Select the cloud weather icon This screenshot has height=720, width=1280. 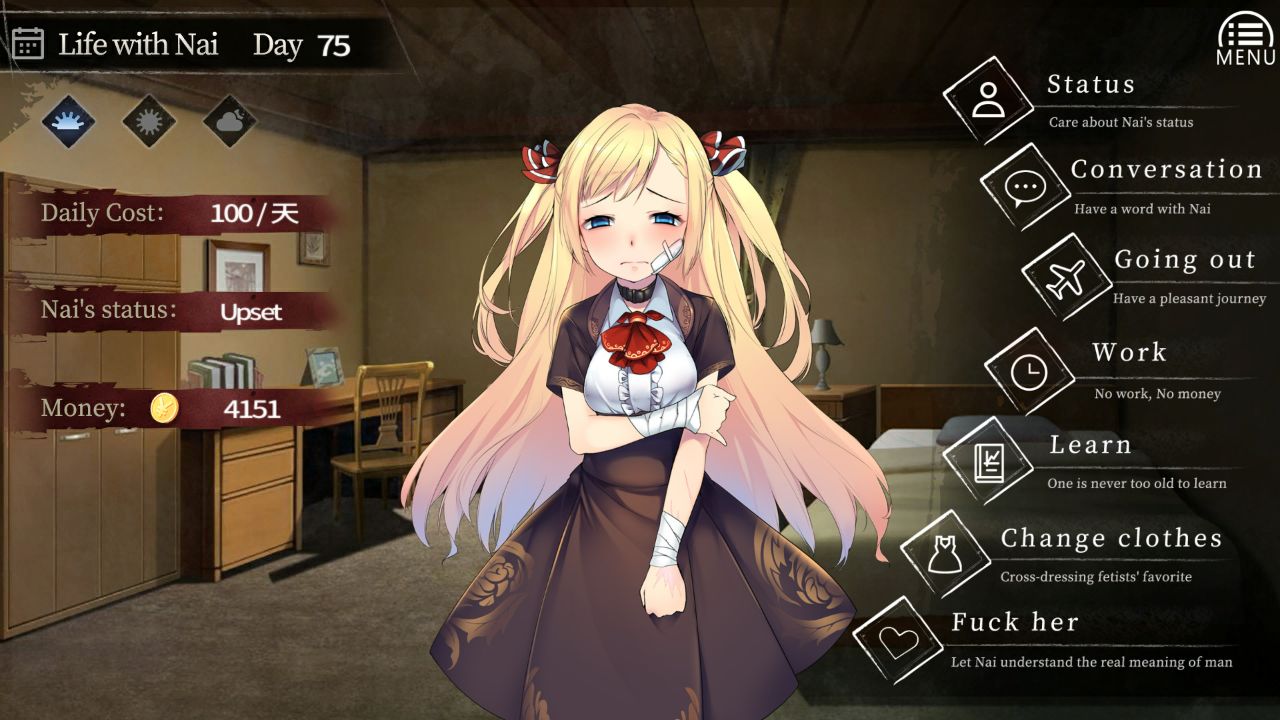pos(230,121)
